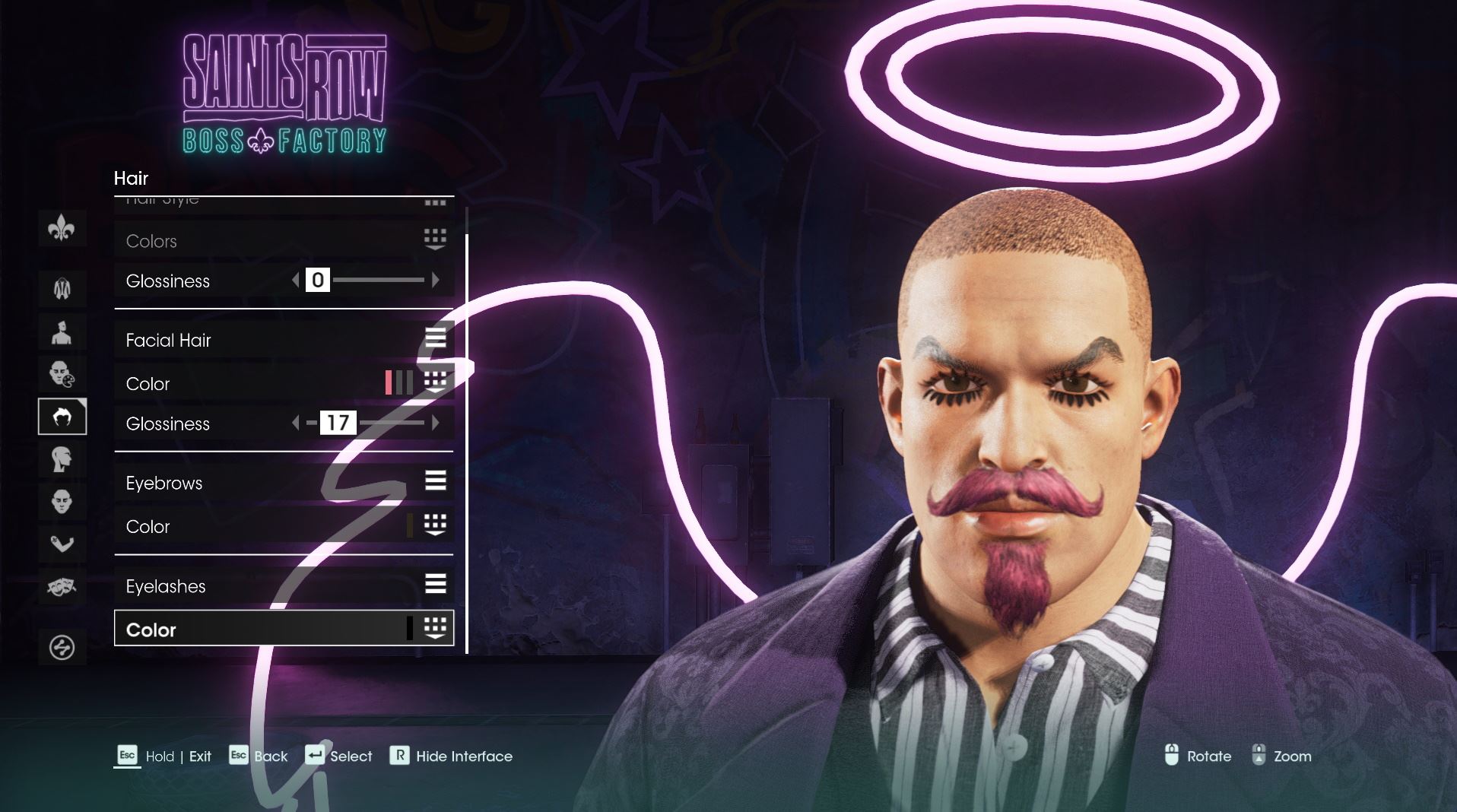Viewport: 1457px width, 812px height.
Task: Switch to the body figure category
Action: pos(62,288)
